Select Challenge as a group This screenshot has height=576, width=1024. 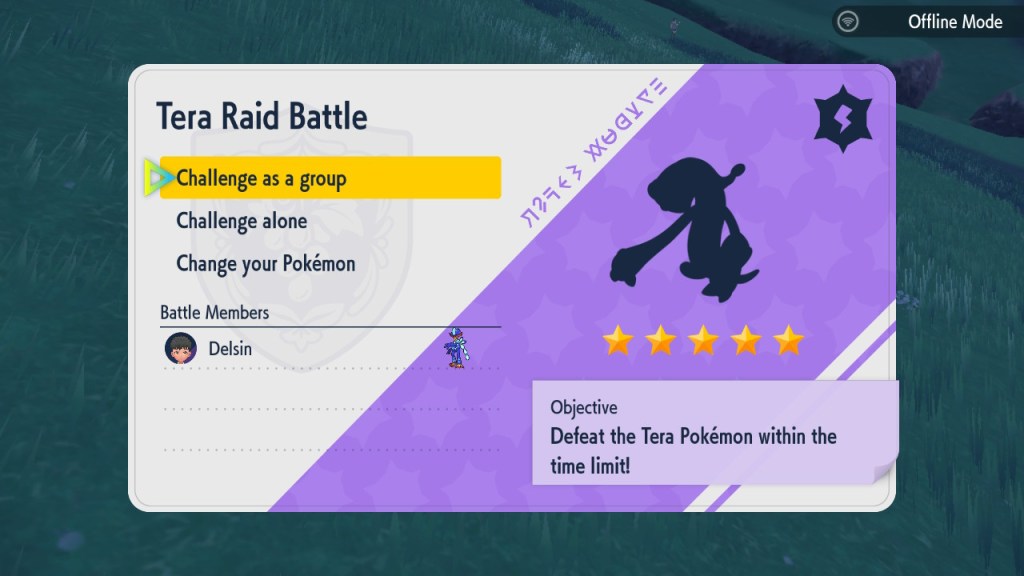click(330, 179)
